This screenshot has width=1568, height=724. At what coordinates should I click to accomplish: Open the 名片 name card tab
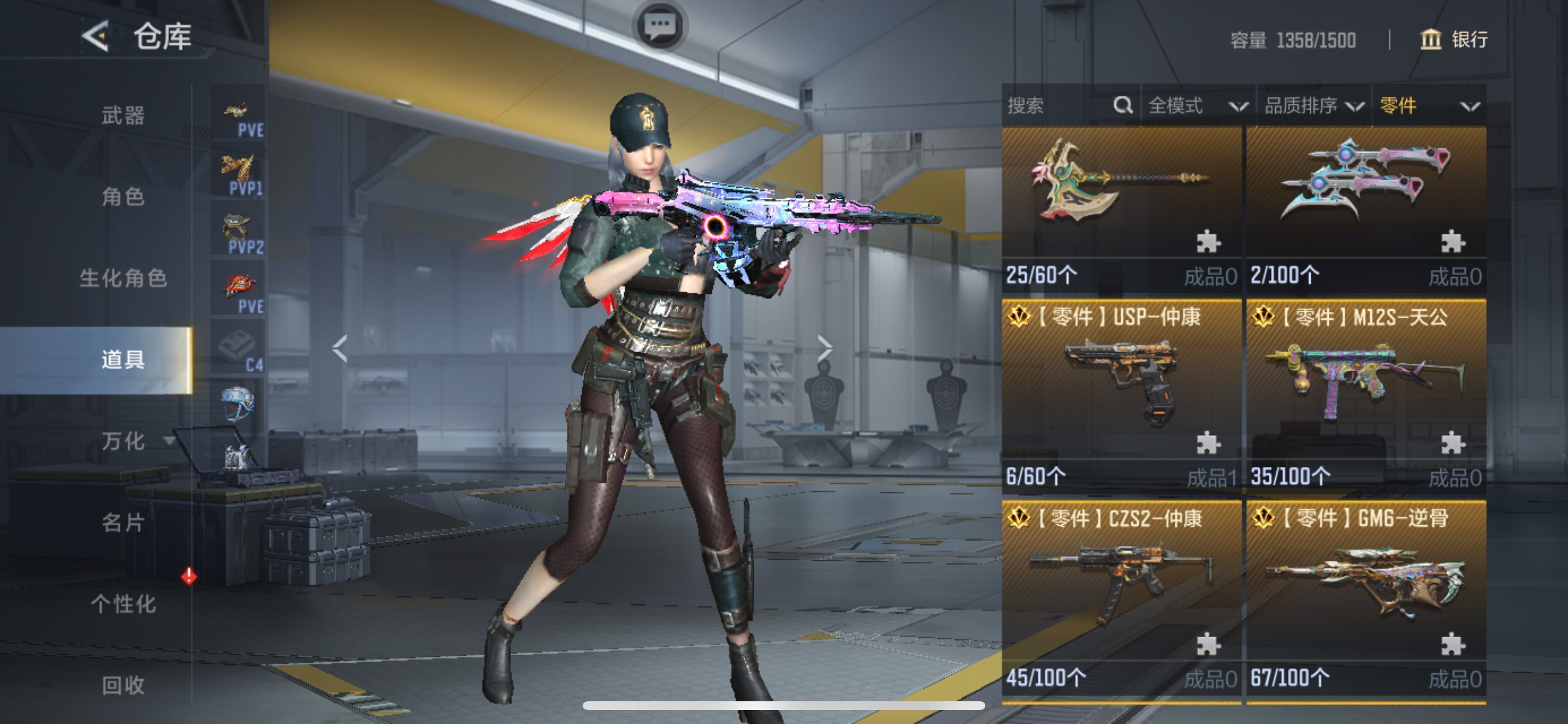pyautogui.click(x=123, y=523)
